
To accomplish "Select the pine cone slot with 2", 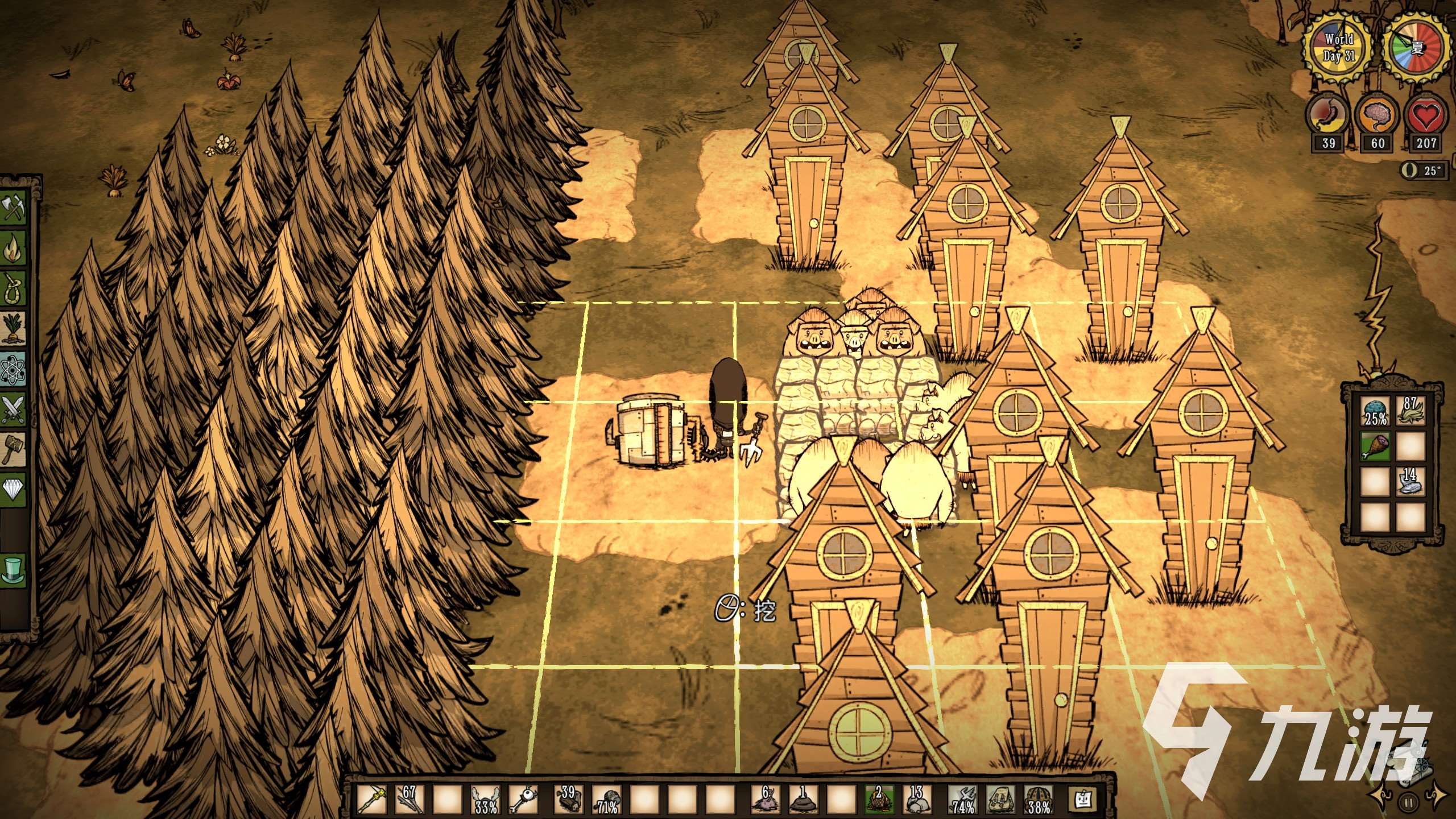I will (x=879, y=799).
